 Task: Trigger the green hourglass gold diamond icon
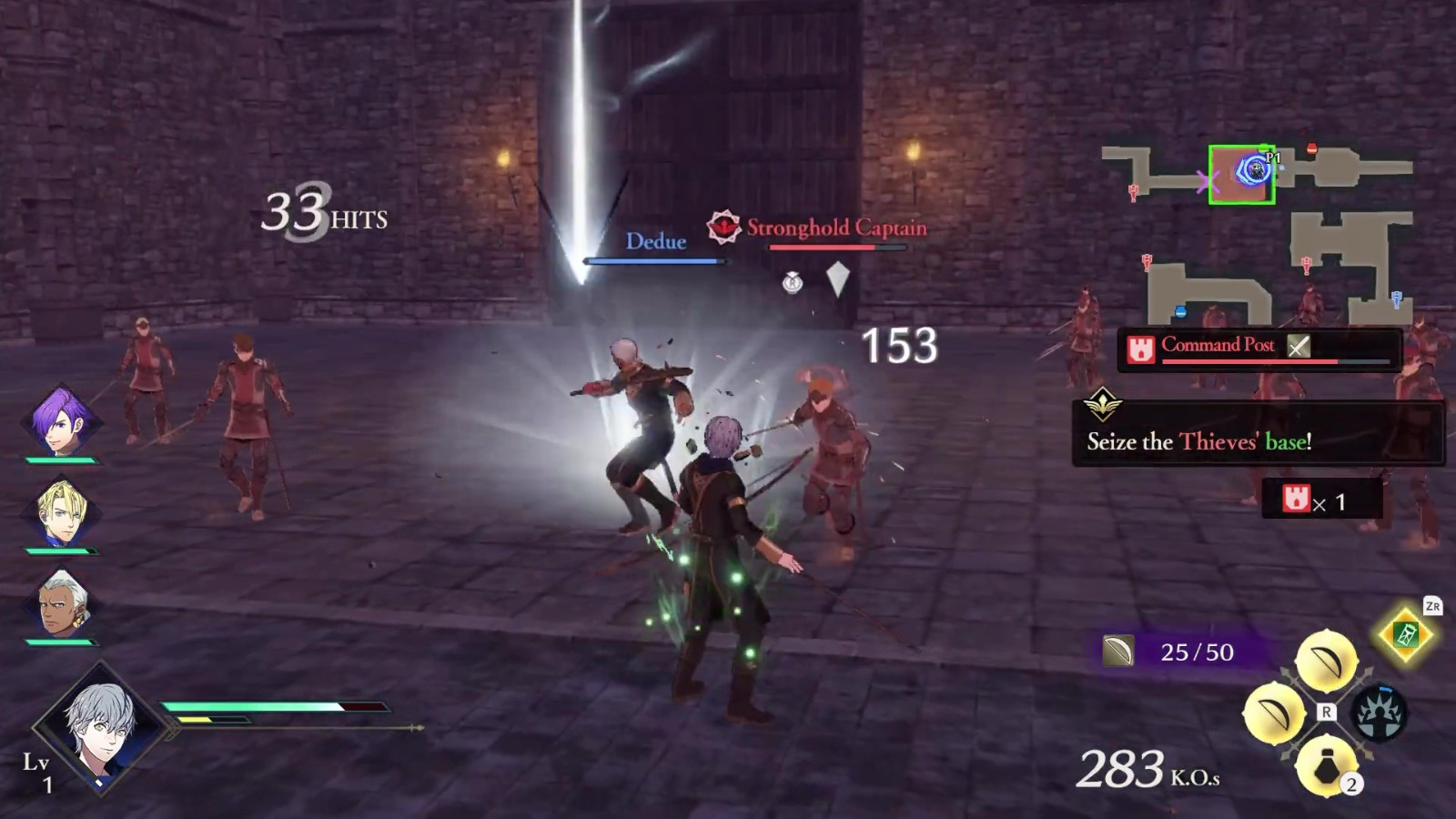1405,634
